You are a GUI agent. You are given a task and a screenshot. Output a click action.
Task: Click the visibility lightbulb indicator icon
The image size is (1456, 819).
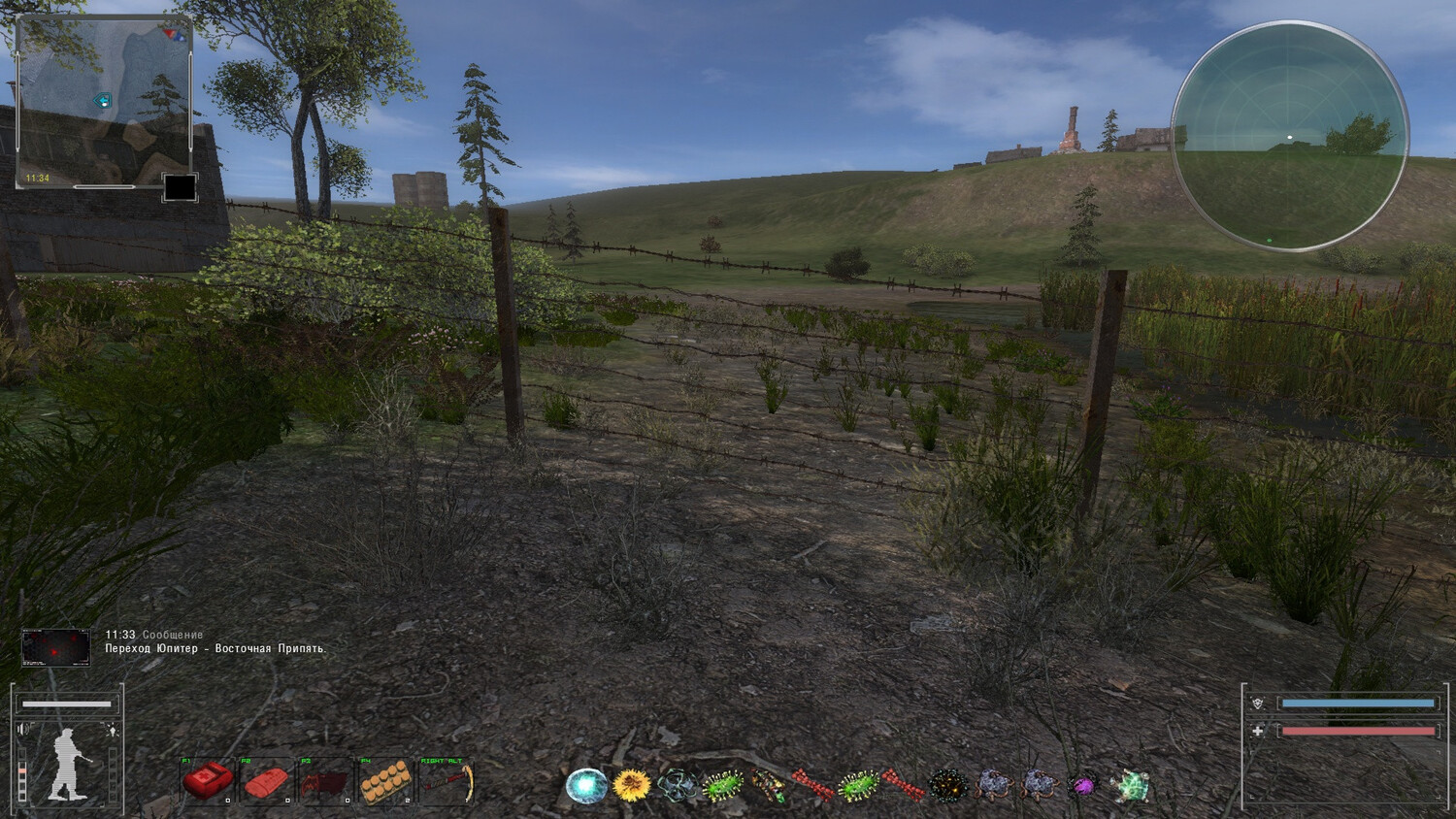click(x=114, y=730)
